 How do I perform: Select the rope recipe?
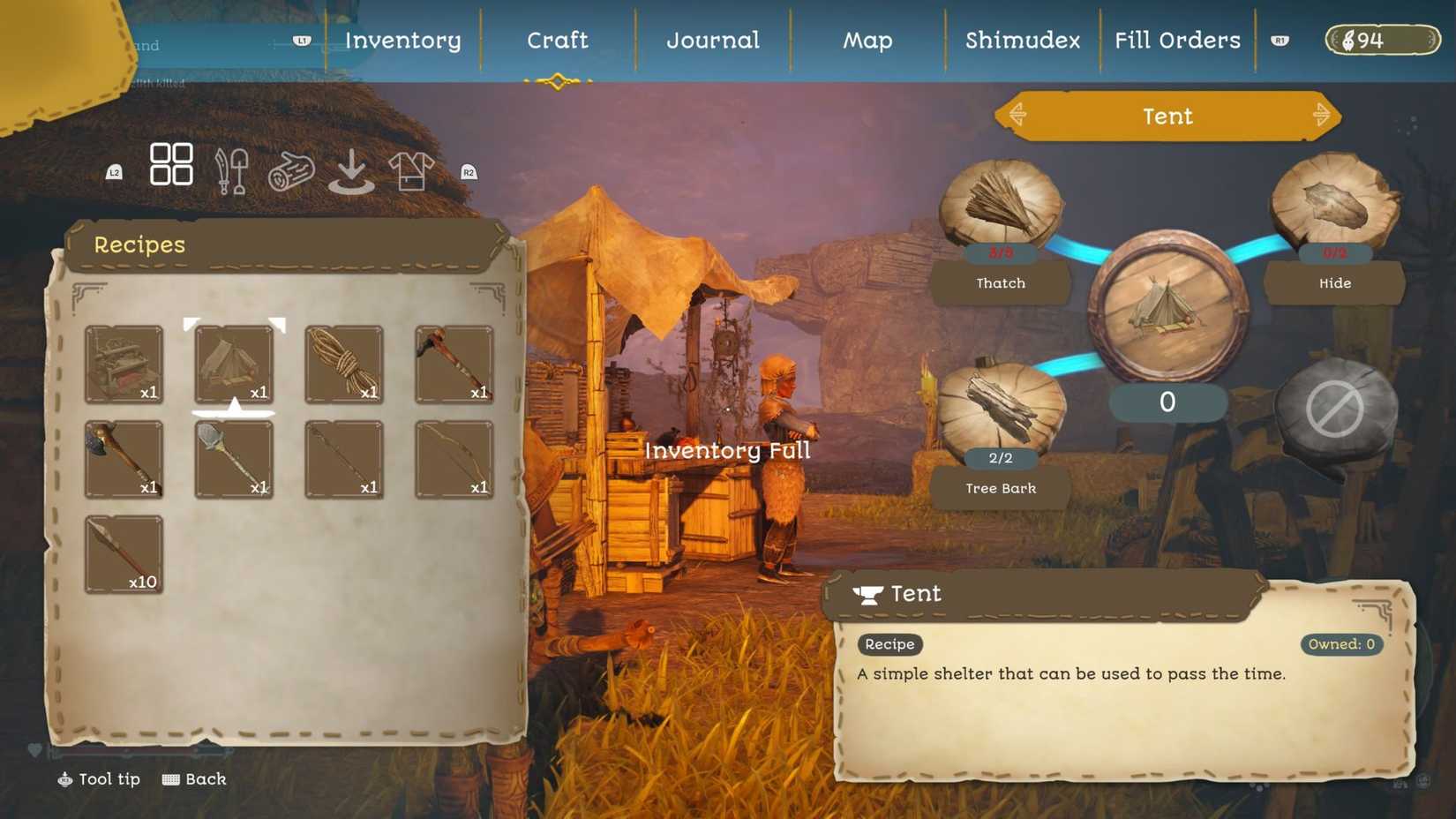[343, 362]
